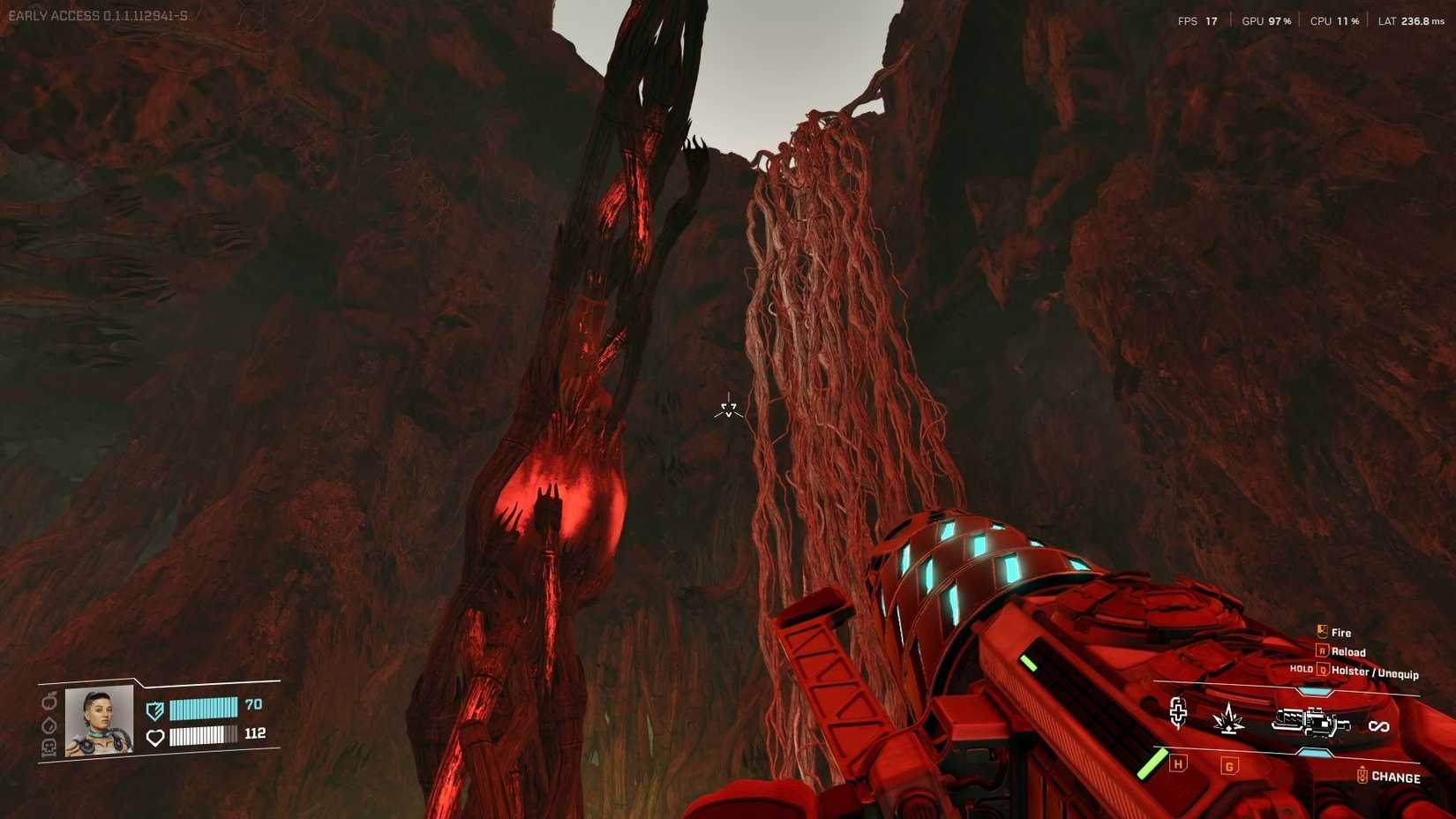This screenshot has width=1456, height=819.
Task: Toggle the G grenade slot indicator
Action: 1229,766
